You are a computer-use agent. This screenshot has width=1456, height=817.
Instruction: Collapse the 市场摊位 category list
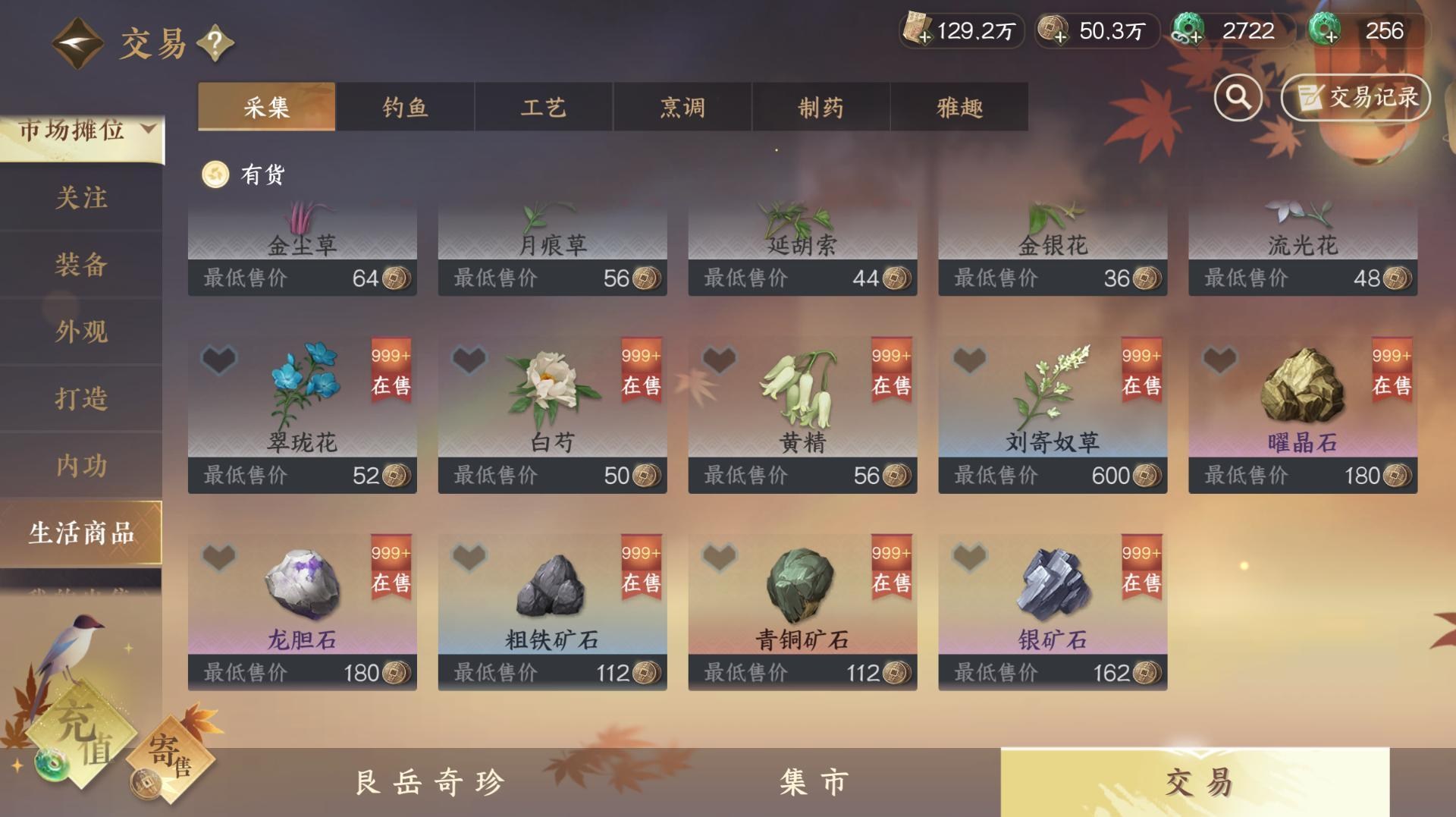[x=149, y=128]
